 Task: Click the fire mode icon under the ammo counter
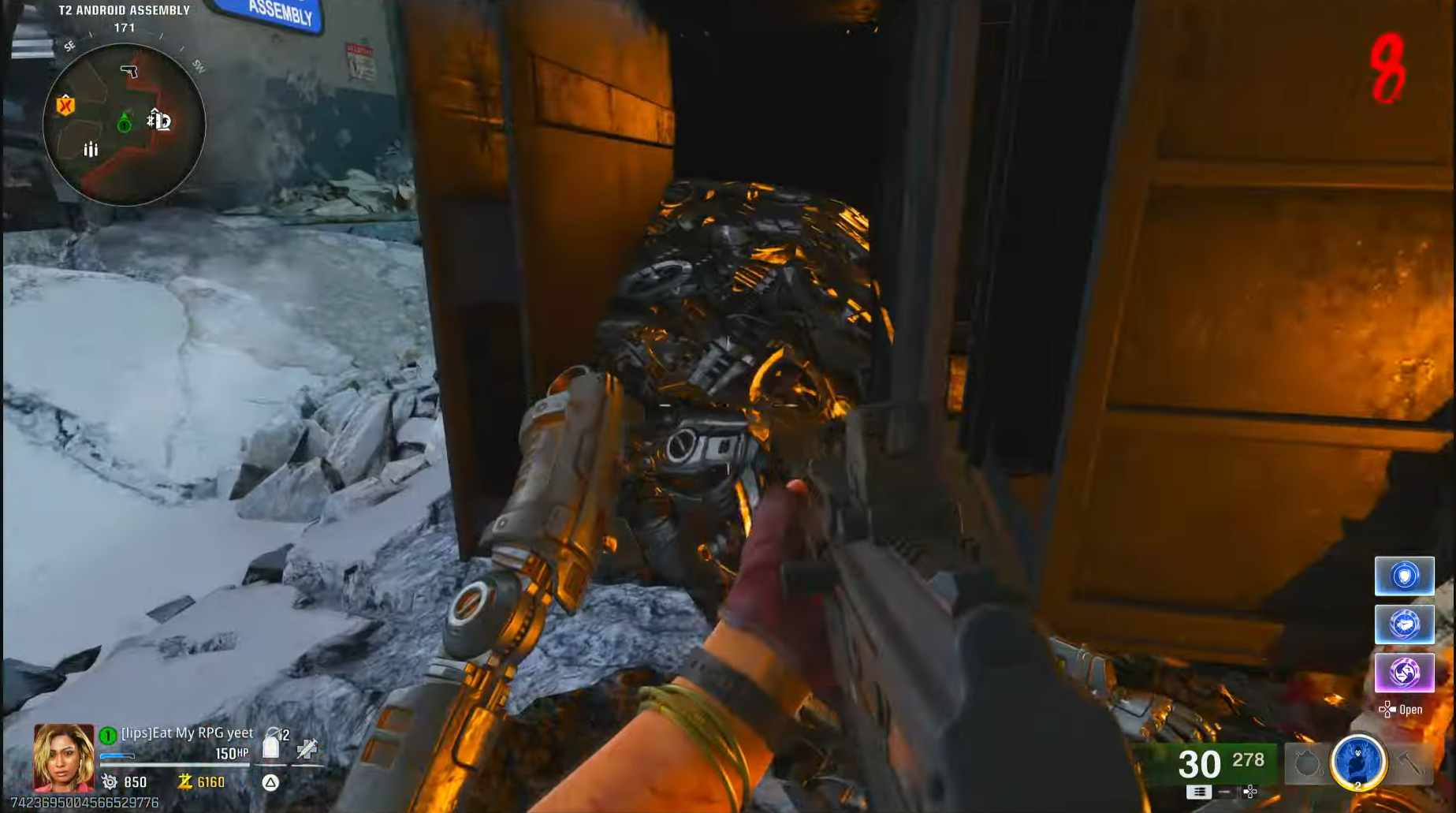(1199, 791)
